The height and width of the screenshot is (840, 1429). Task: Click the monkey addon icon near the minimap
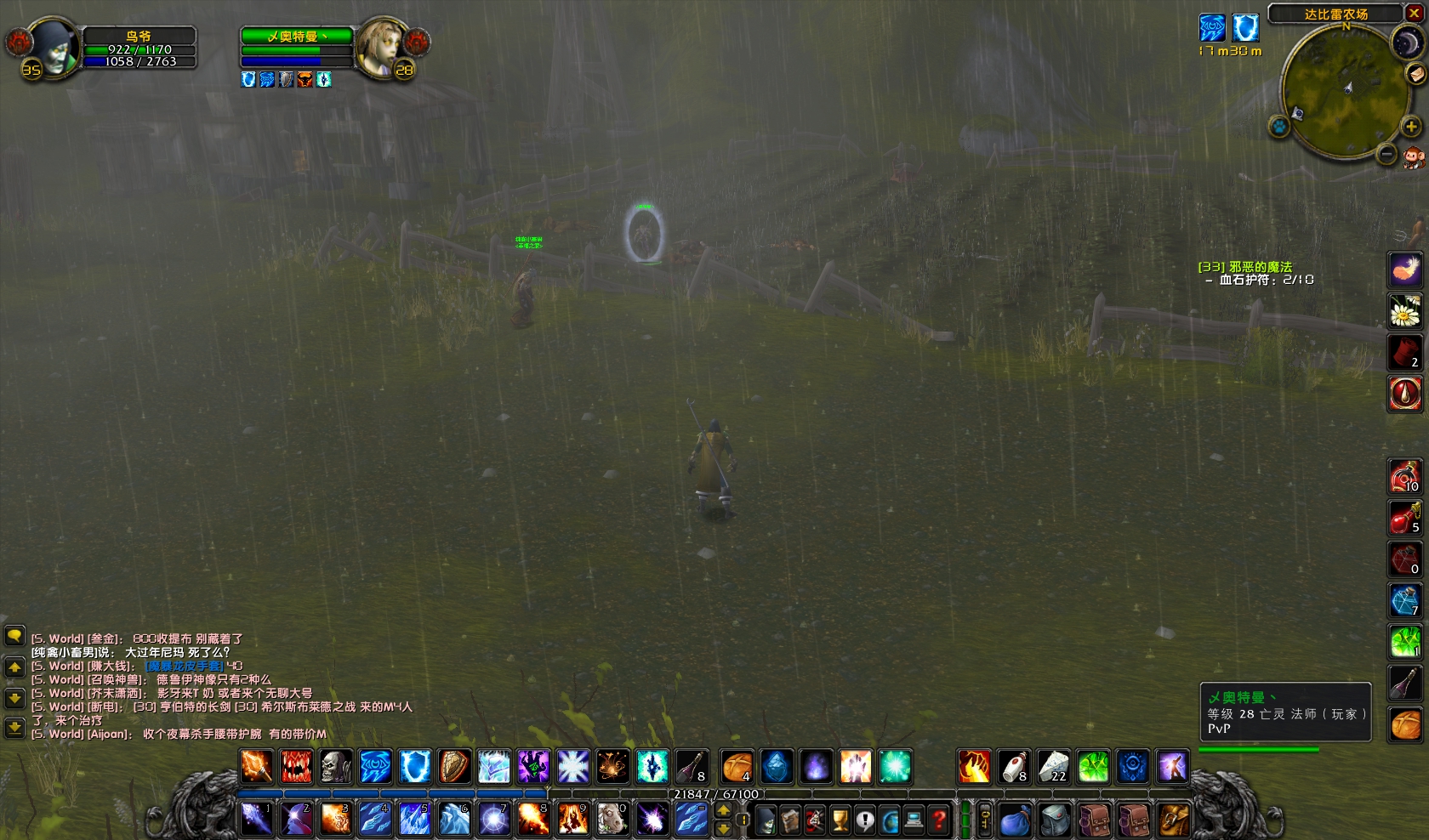pos(1414,157)
